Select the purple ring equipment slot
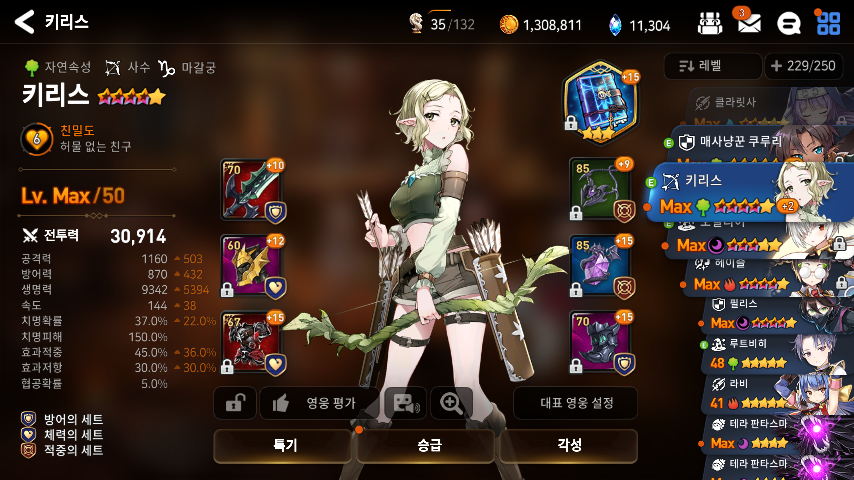 (599, 265)
